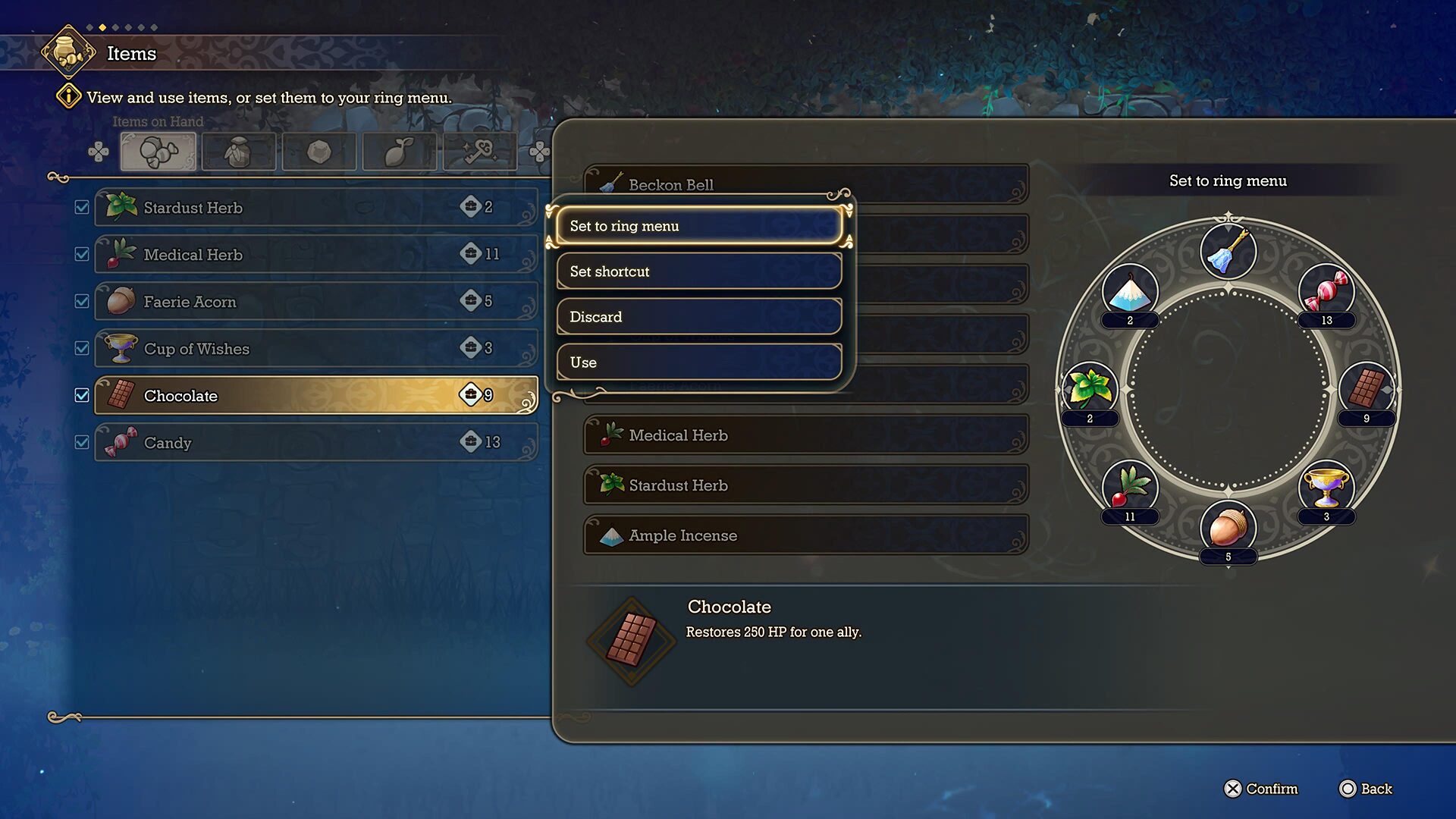This screenshot has width=1456, height=819.
Task: Pick the Use option
Action: point(698,362)
